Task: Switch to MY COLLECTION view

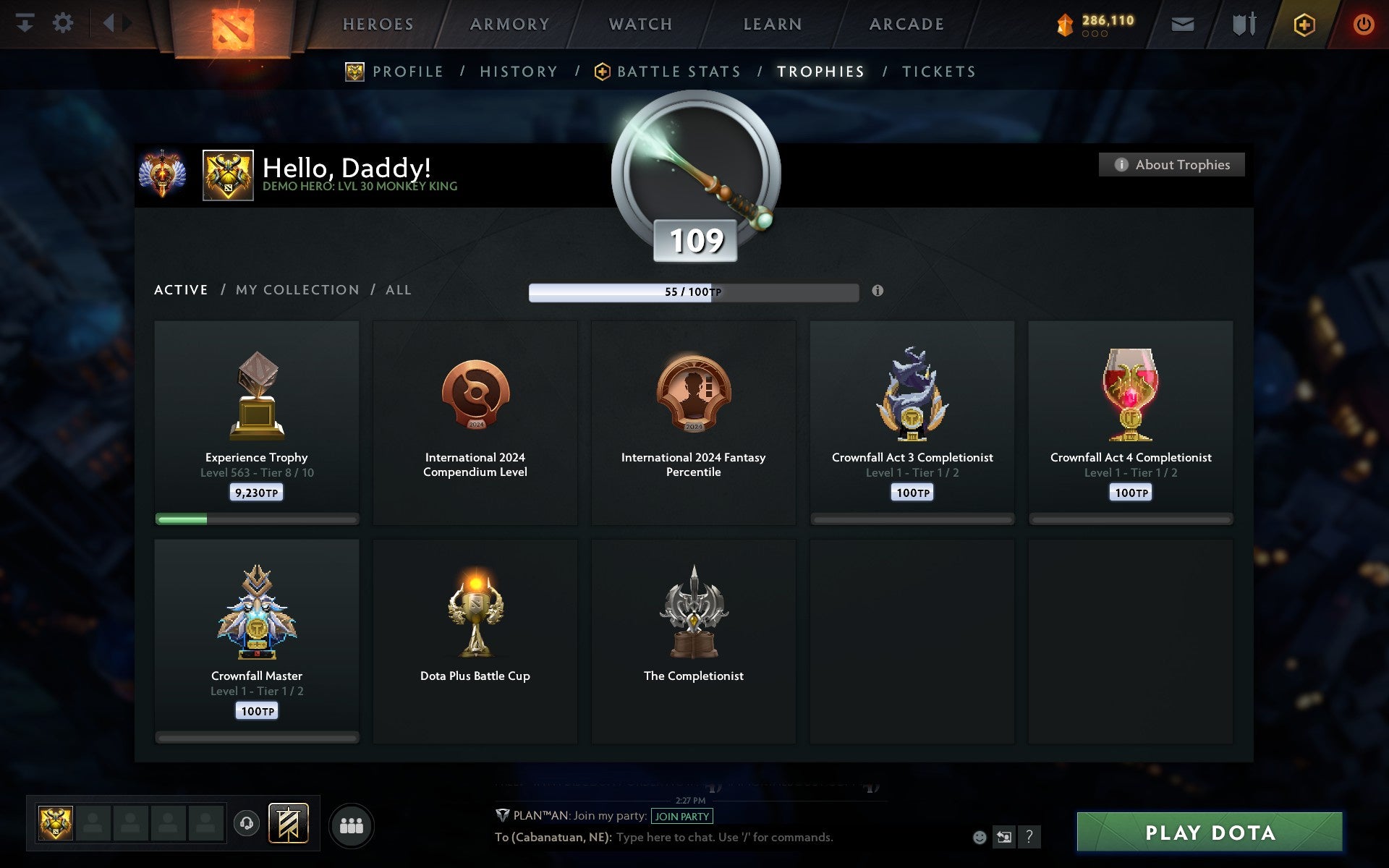Action: pos(297,289)
